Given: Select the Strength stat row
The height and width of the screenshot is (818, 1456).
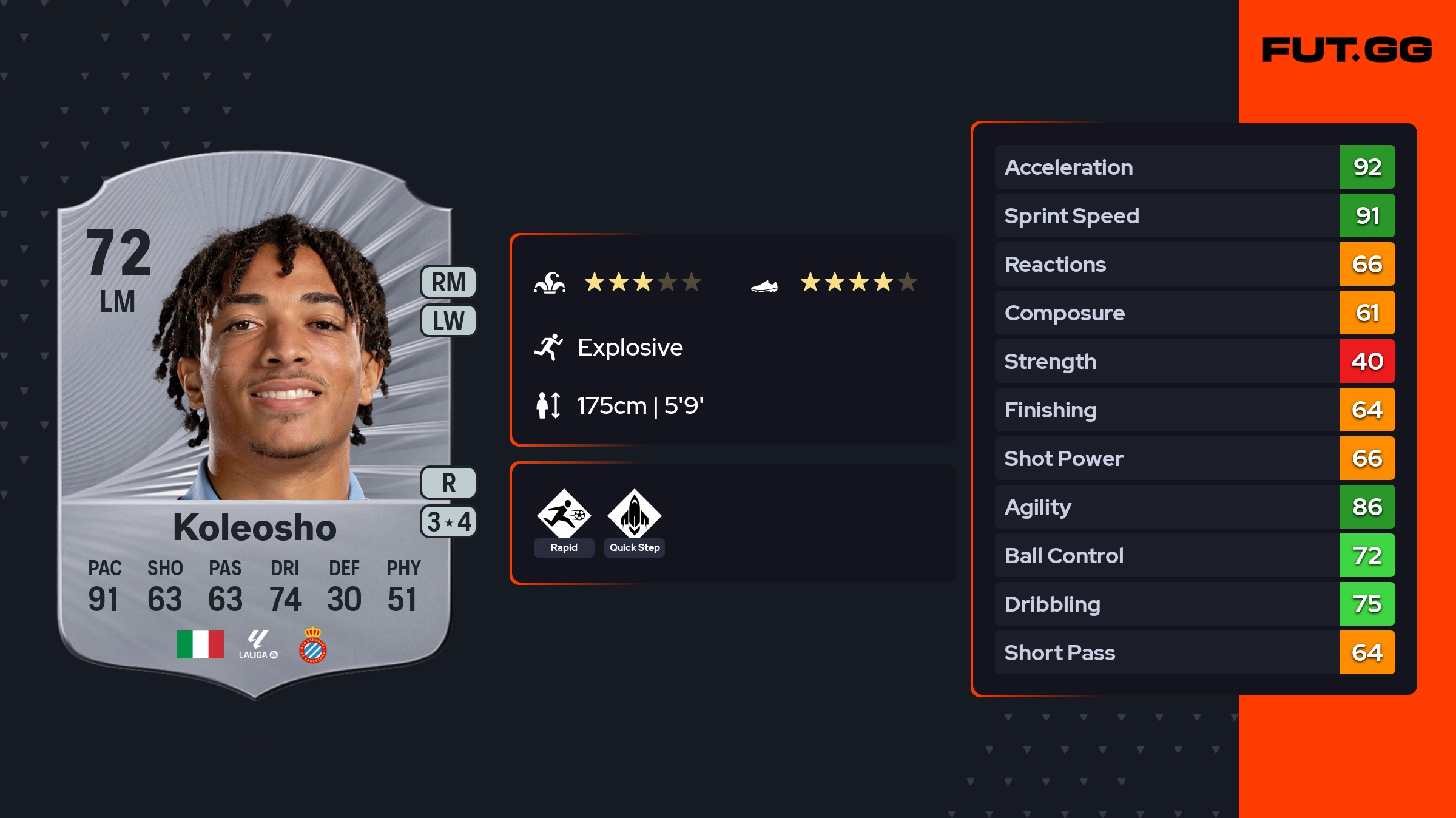Looking at the screenshot, I should coord(1195,361).
